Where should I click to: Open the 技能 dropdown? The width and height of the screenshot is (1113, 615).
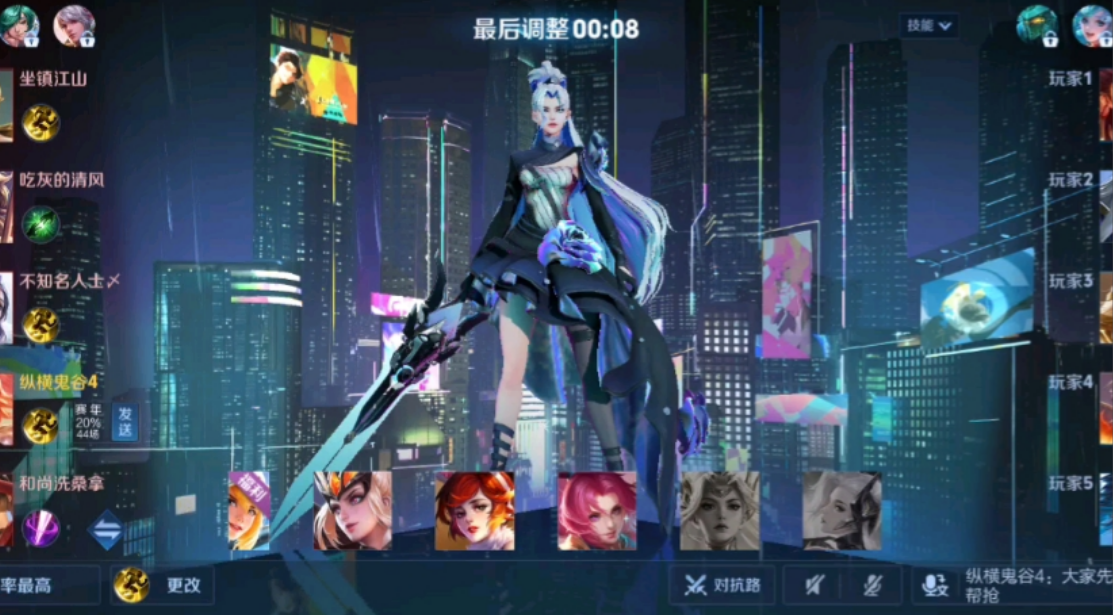[x=929, y=25]
